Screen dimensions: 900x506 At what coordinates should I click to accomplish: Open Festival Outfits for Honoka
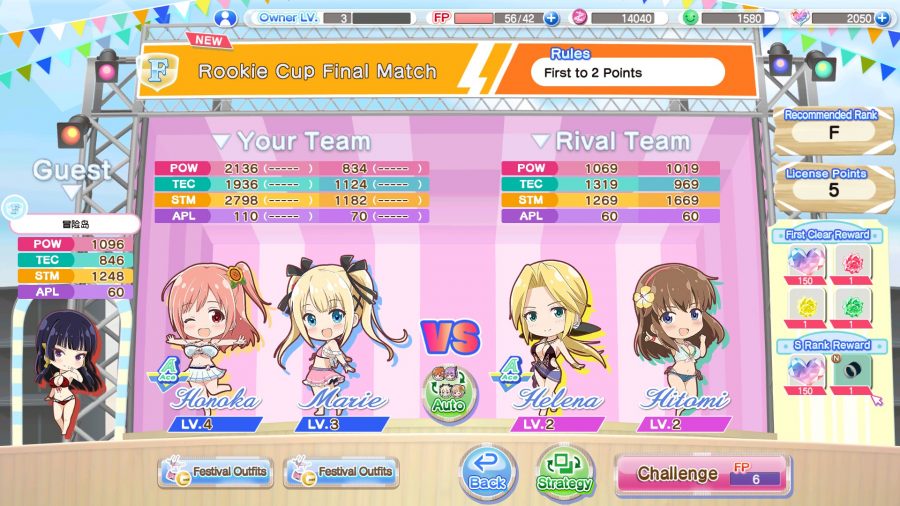pos(215,472)
